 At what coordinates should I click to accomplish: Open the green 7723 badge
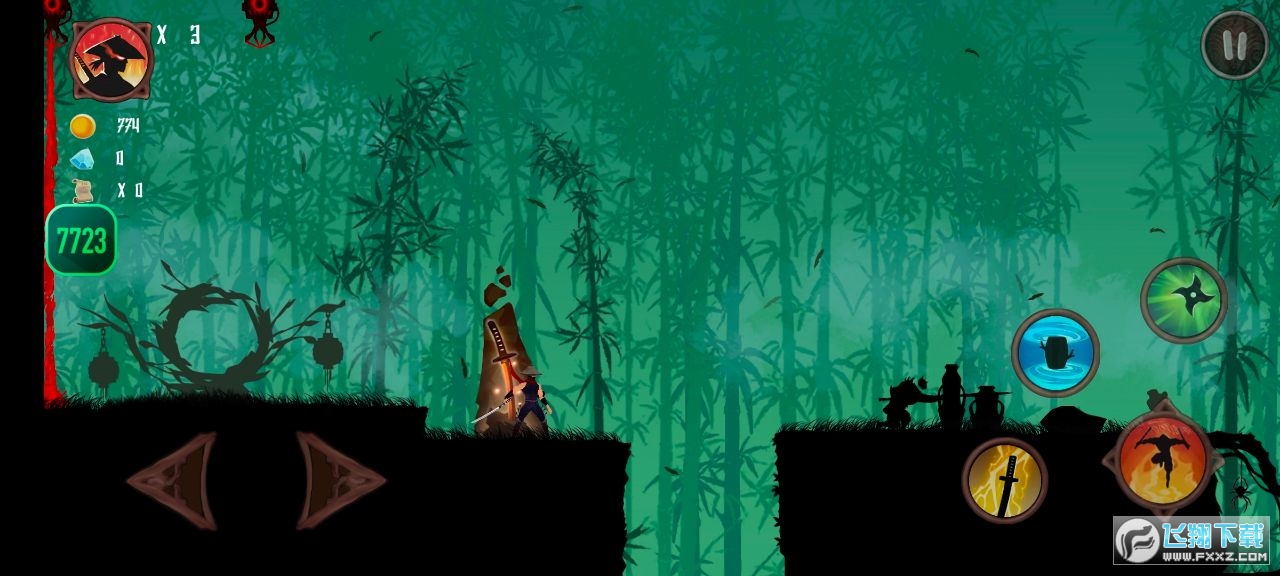pos(81,240)
